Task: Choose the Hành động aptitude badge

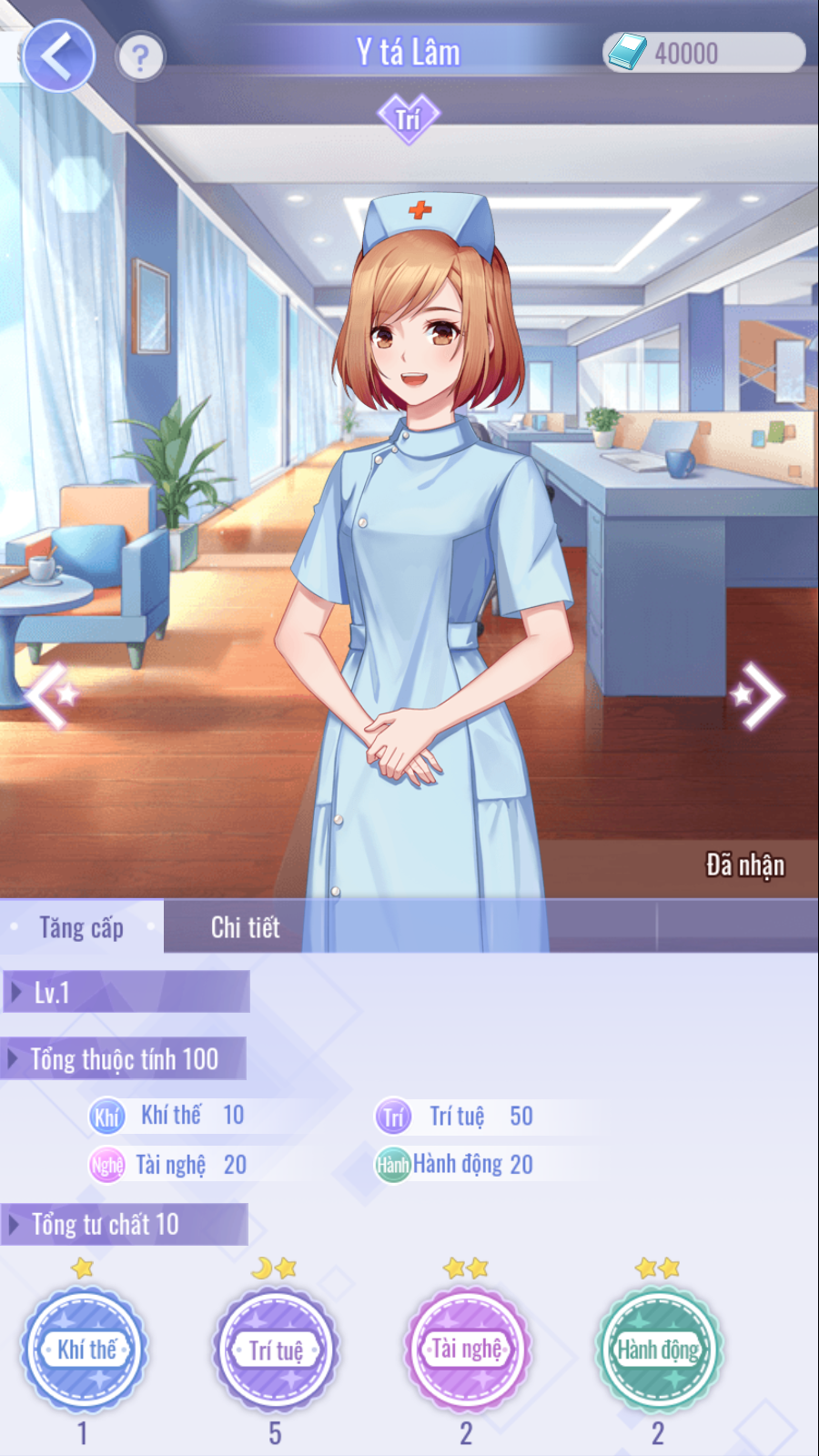Action: coord(658,1349)
